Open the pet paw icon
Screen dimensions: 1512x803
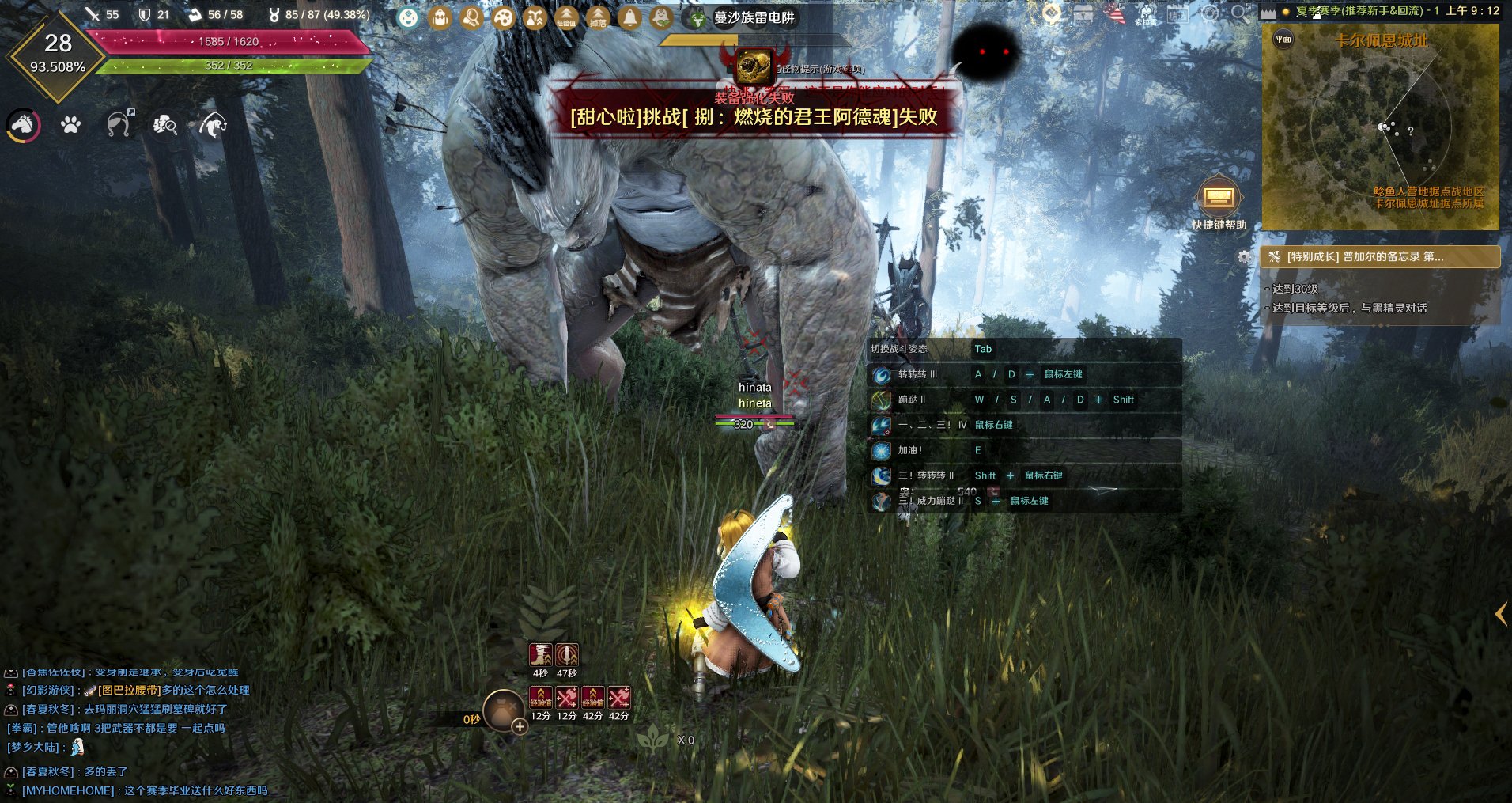point(70,125)
